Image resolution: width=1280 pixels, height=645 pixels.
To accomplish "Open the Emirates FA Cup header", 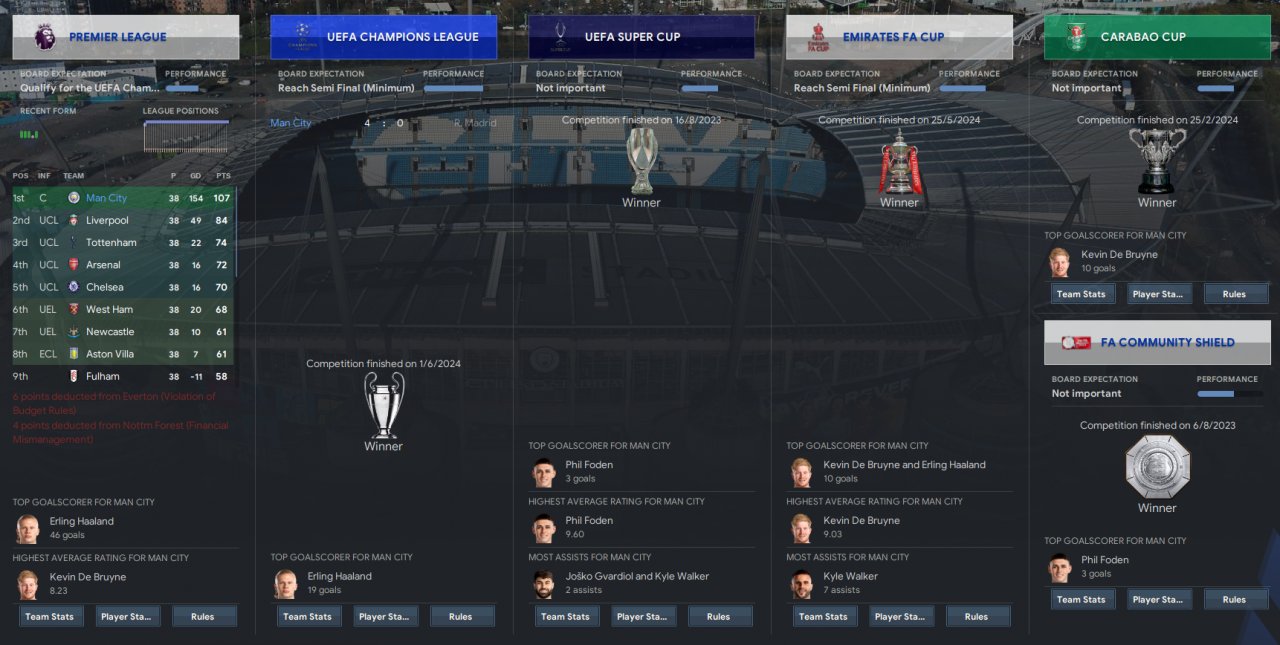I will tap(899, 37).
